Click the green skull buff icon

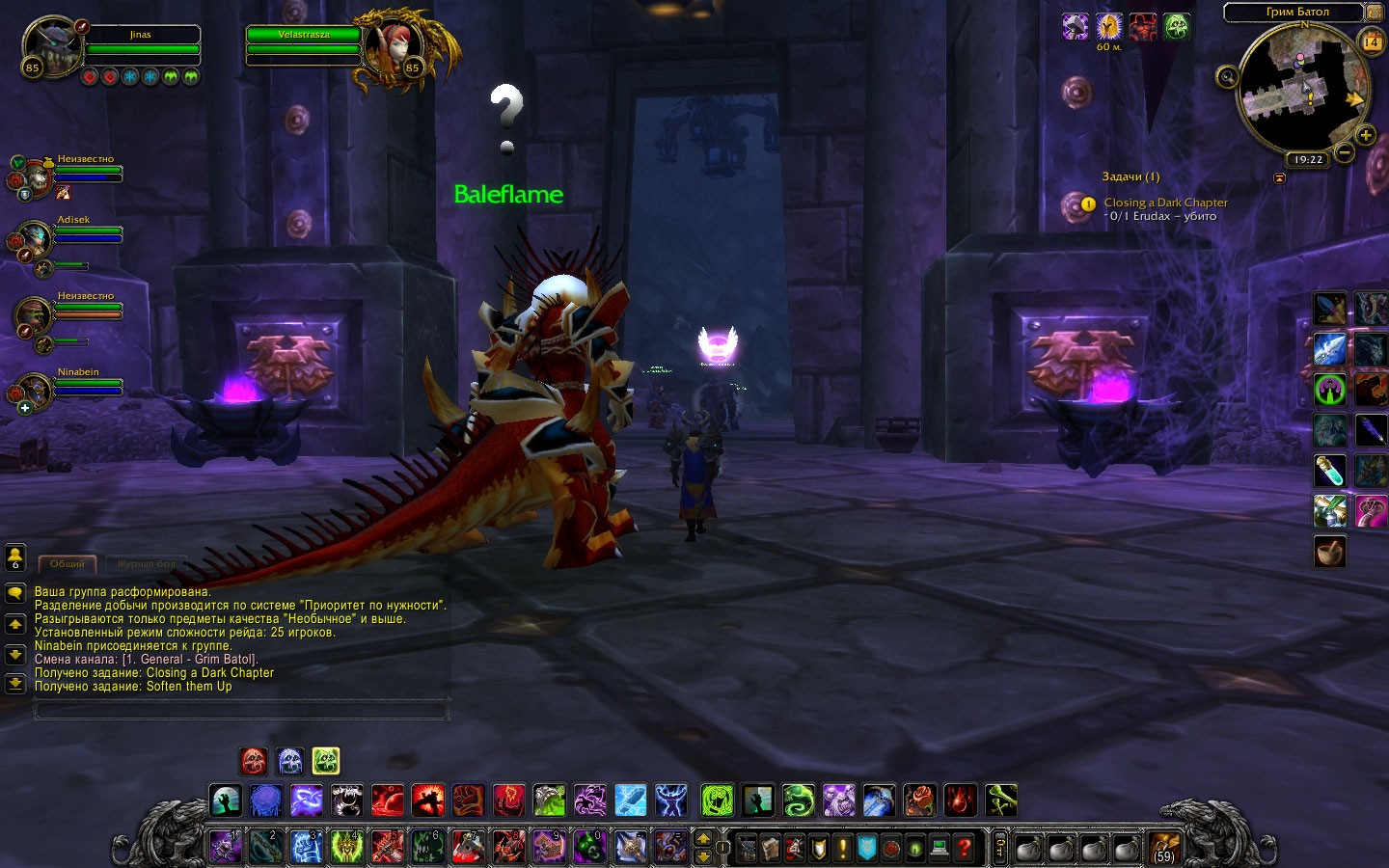[x=1176, y=26]
